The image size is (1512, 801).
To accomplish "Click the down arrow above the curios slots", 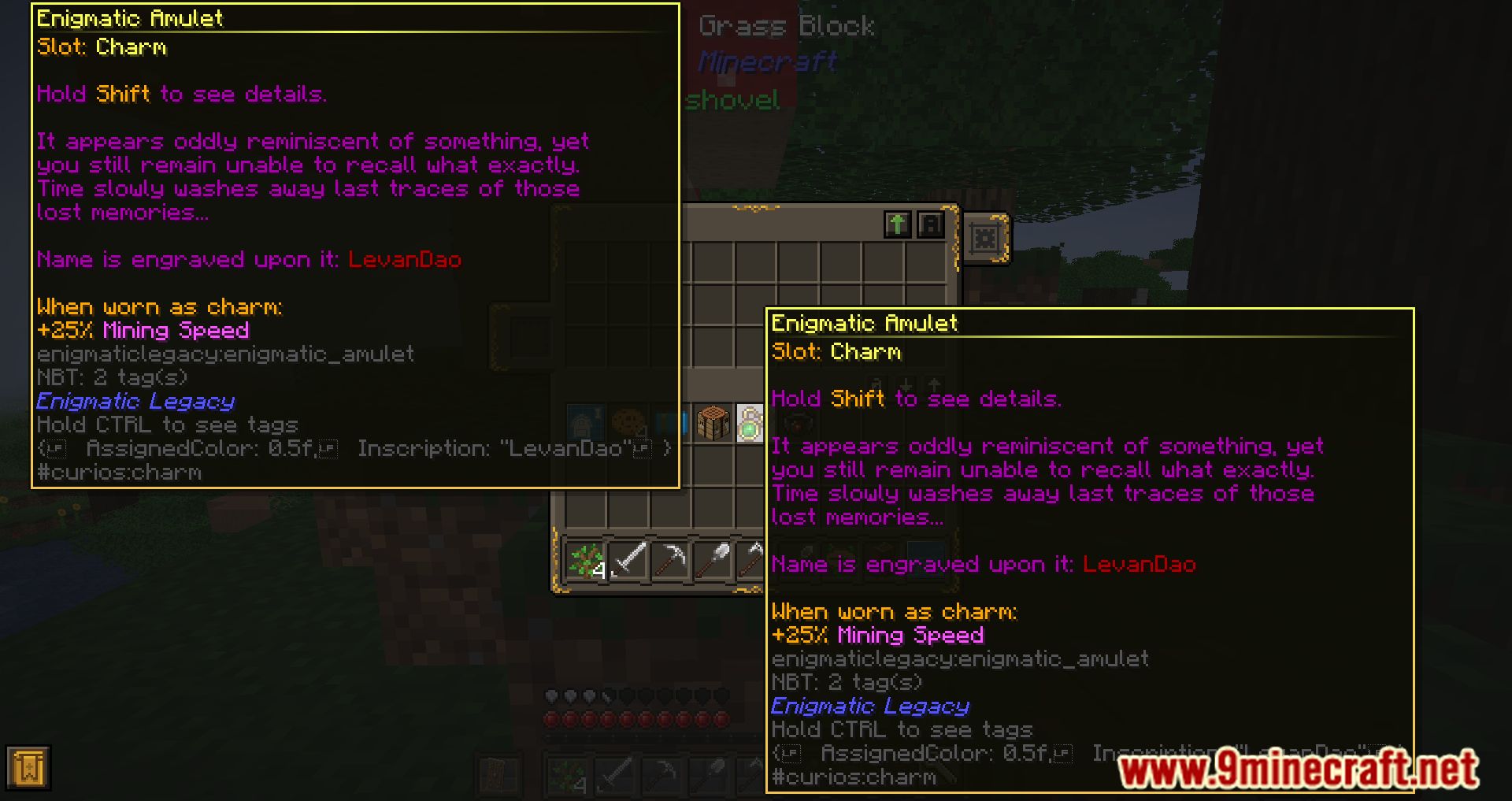I will pos(906,385).
